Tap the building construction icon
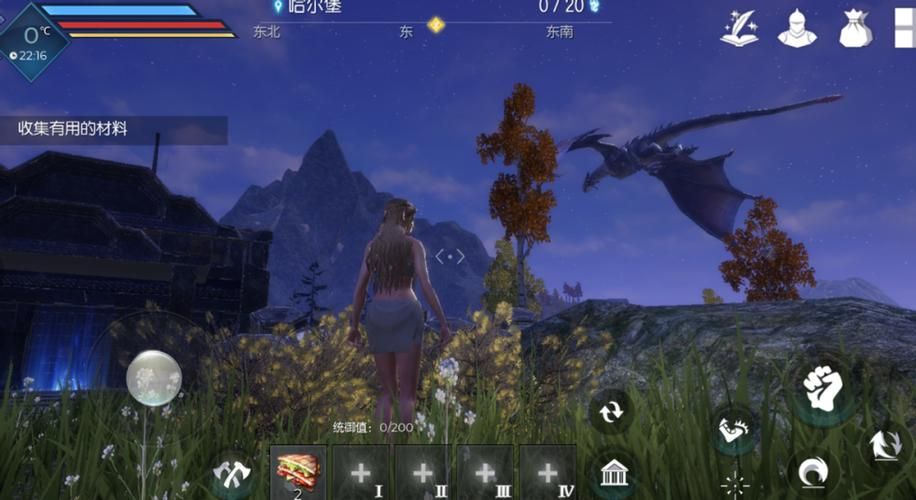916x500 pixels. click(613, 472)
